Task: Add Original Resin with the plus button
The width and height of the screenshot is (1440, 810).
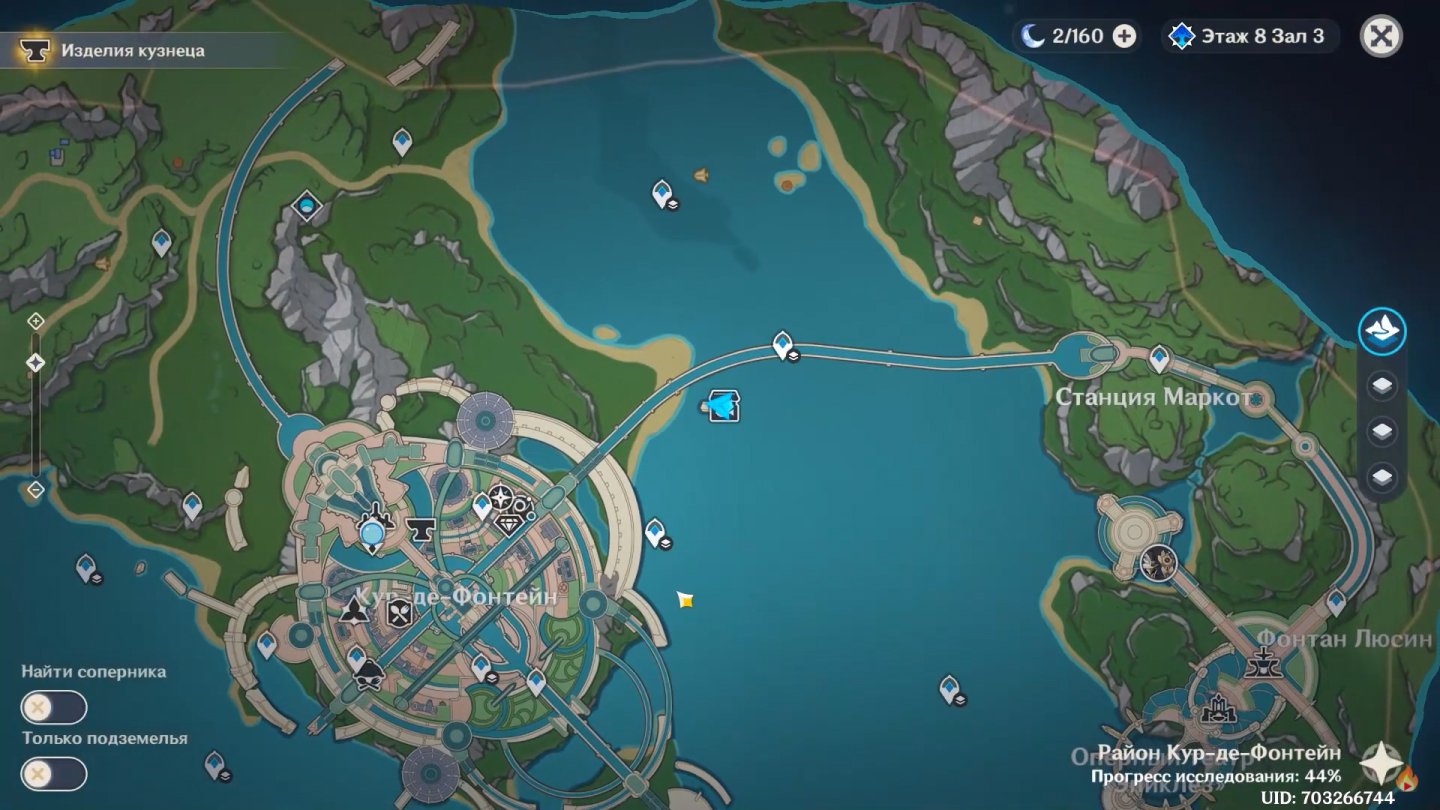Action: point(1124,37)
